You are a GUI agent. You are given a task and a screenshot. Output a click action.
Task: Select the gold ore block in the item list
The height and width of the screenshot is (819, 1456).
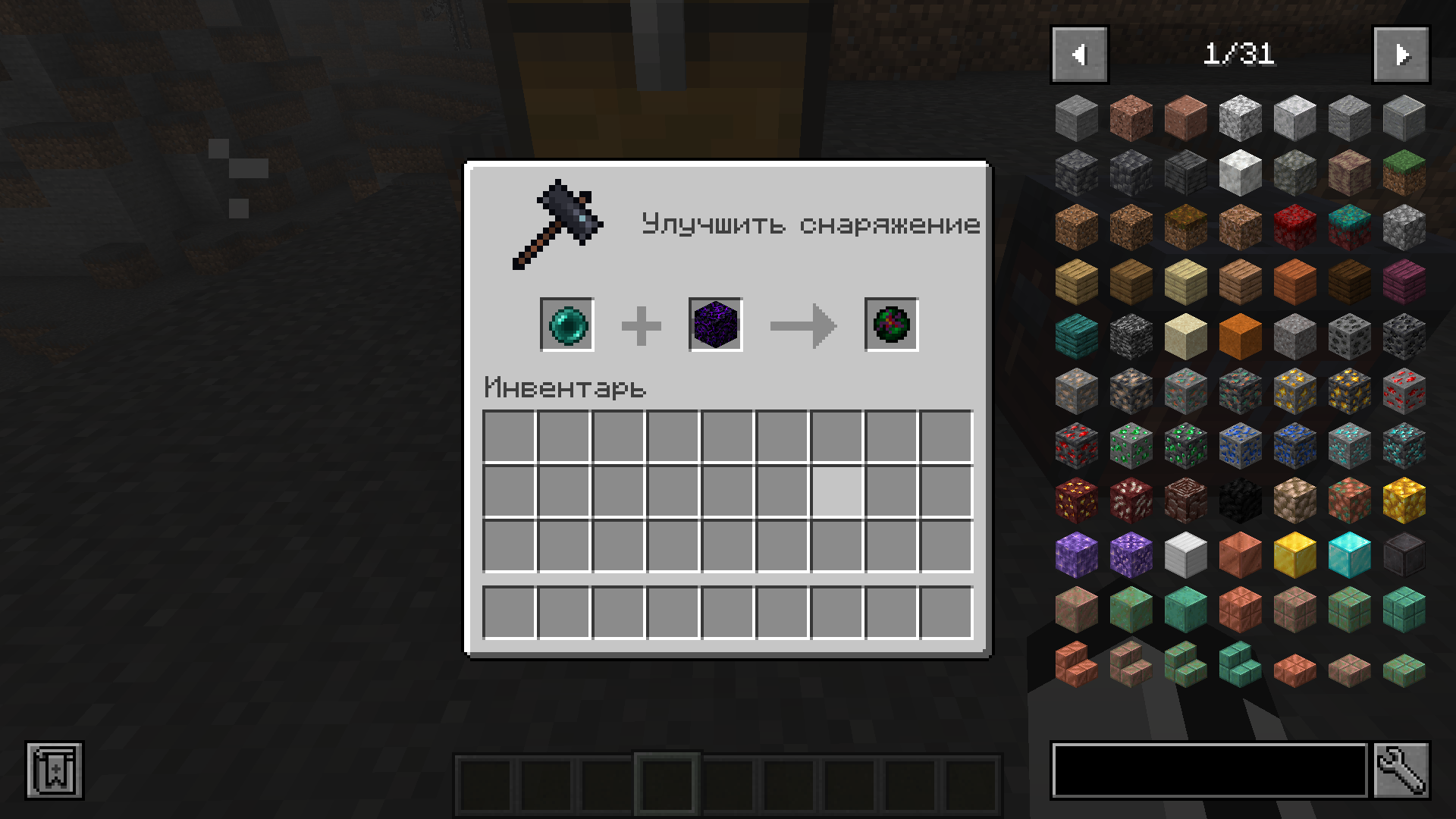pos(1294,392)
